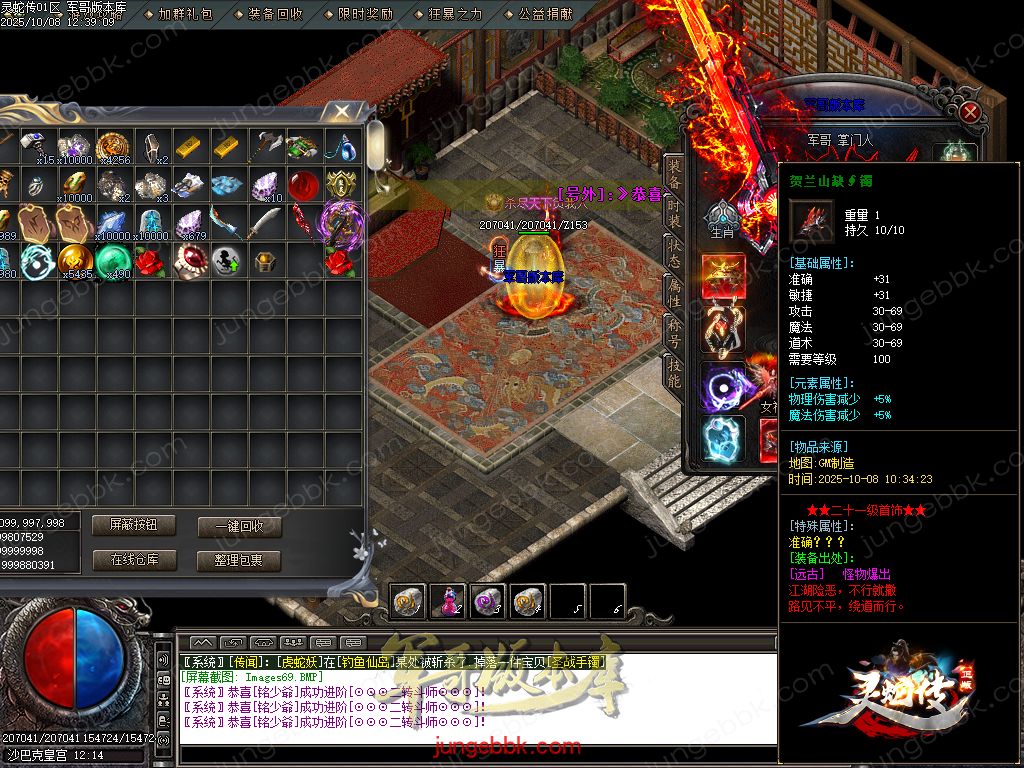Image resolution: width=1024 pixels, height=768 pixels.
Task: Sort the bag with 整理包裹
Action: click(x=239, y=561)
